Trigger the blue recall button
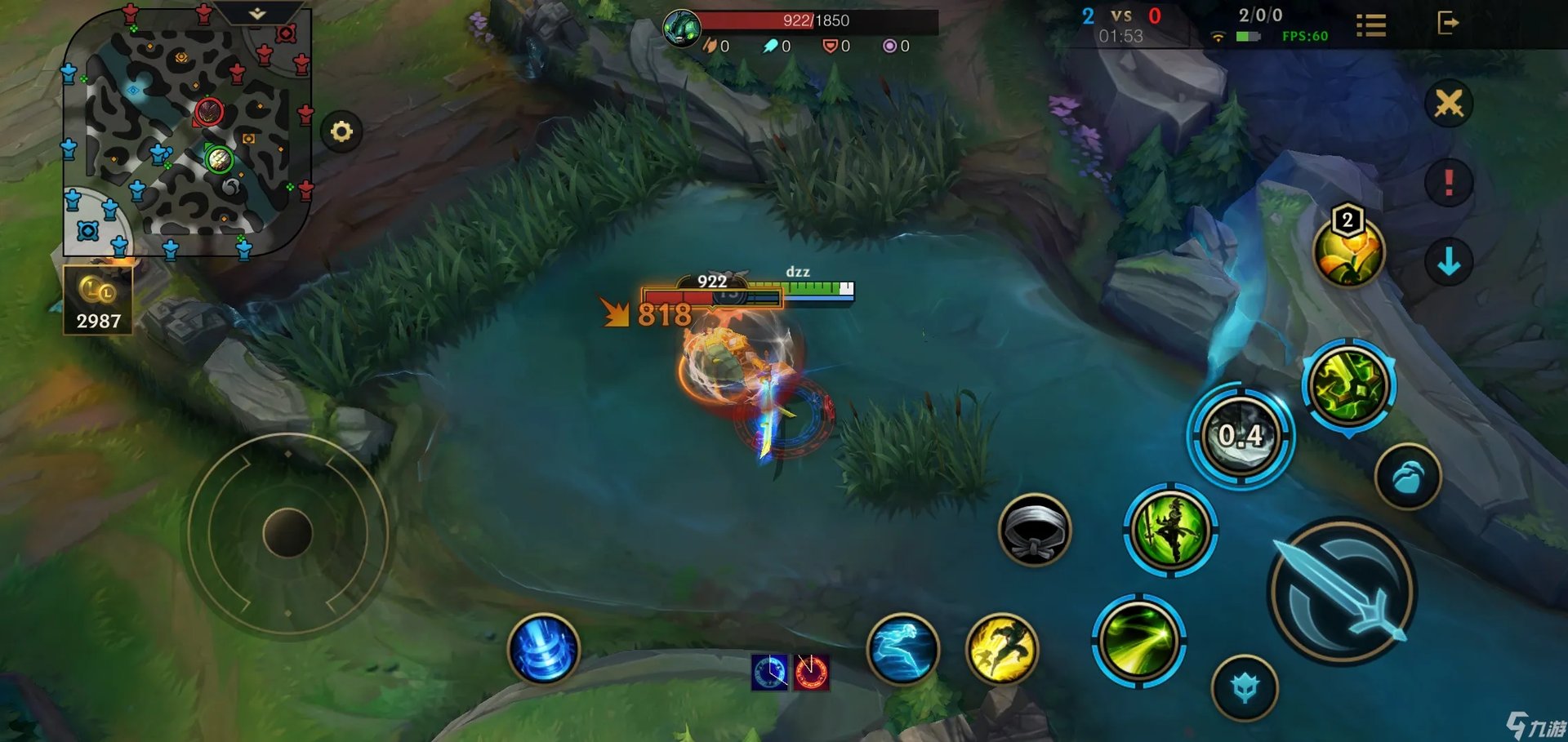This screenshot has height=742, width=1568. [x=543, y=649]
